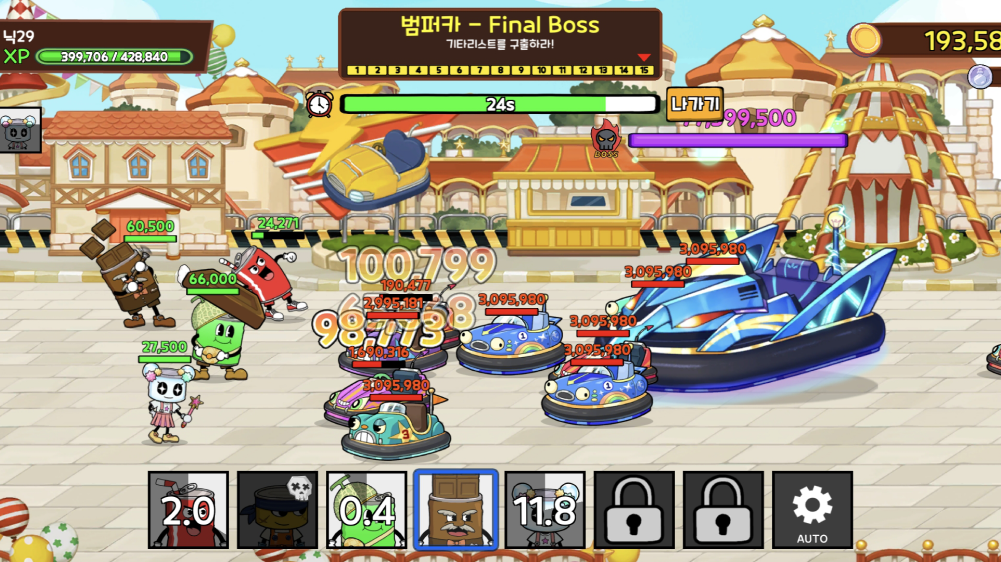The width and height of the screenshot is (1001, 562).
Task: Open the mouse character portrait icon
Action: 20,130
